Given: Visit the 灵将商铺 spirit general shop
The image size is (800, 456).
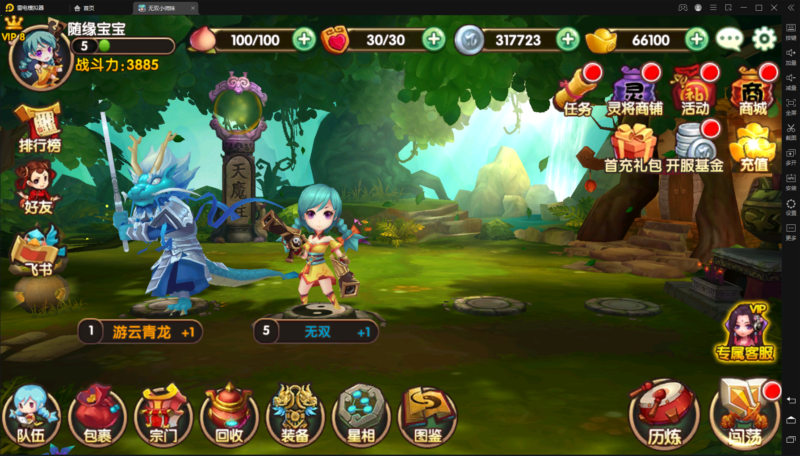Looking at the screenshot, I should (x=635, y=90).
